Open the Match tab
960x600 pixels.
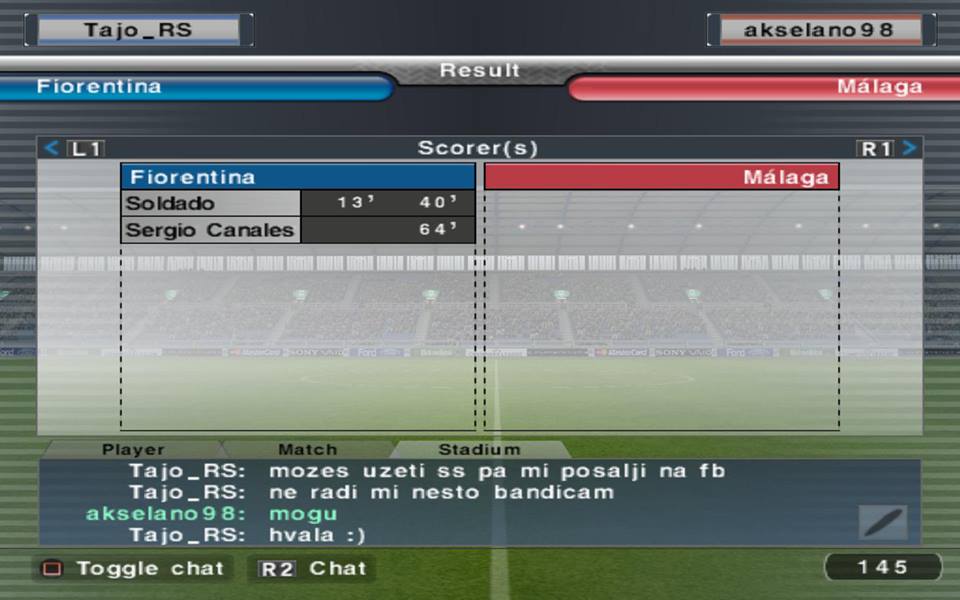(307, 450)
